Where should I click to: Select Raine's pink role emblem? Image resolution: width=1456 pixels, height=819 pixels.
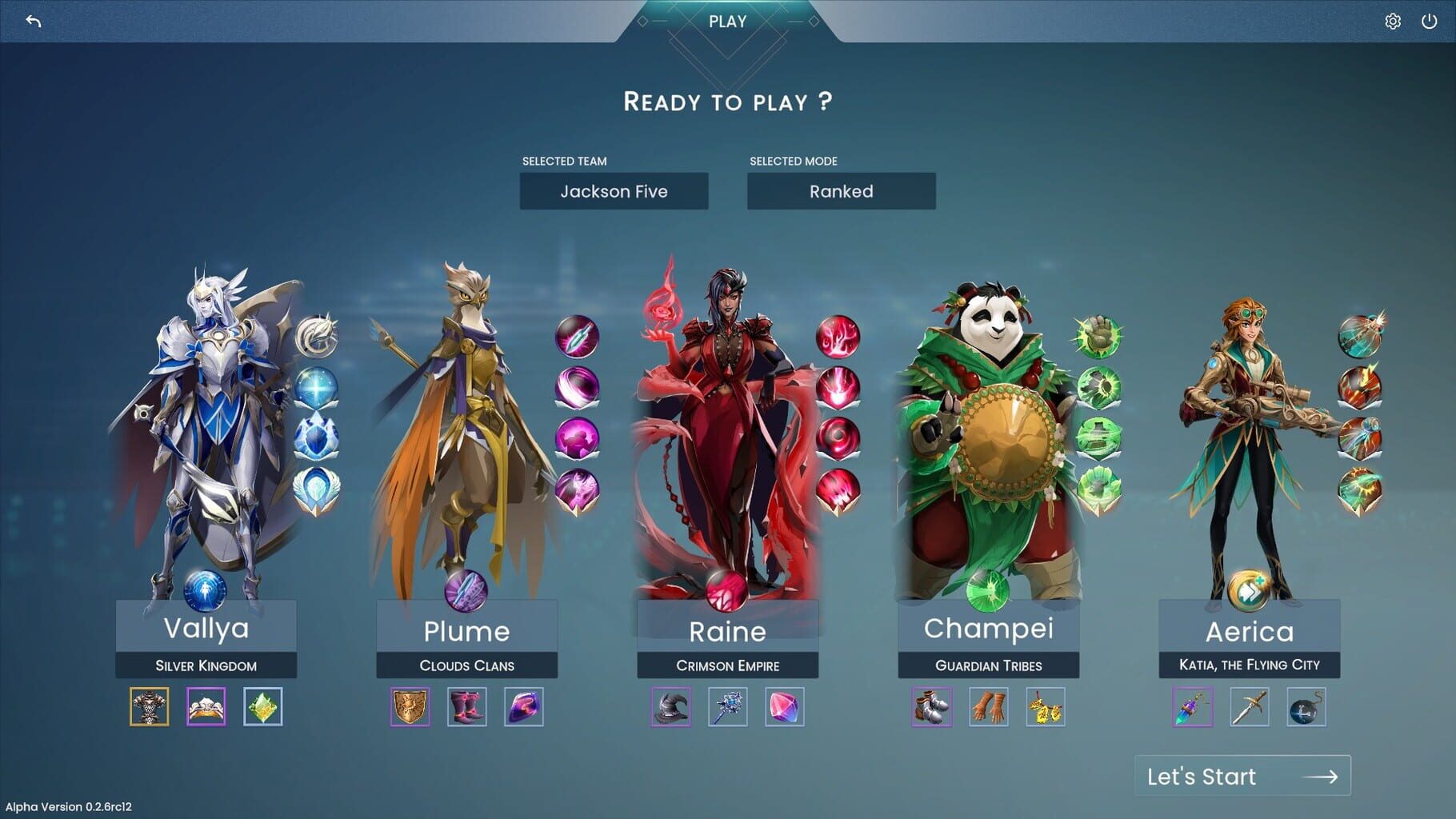pos(727,592)
